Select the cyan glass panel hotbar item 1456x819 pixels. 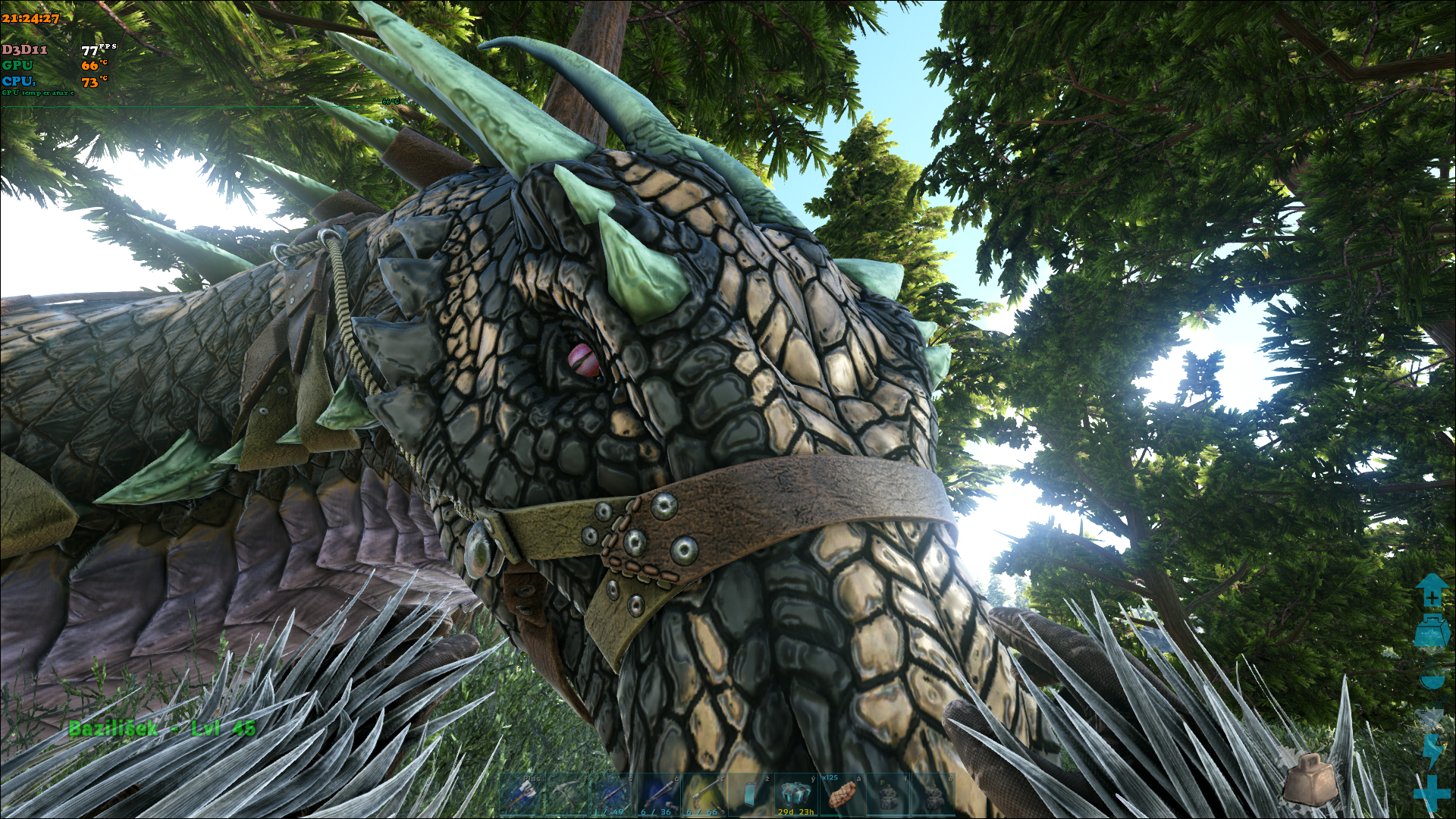pyautogui.click(x=750, y=795)
